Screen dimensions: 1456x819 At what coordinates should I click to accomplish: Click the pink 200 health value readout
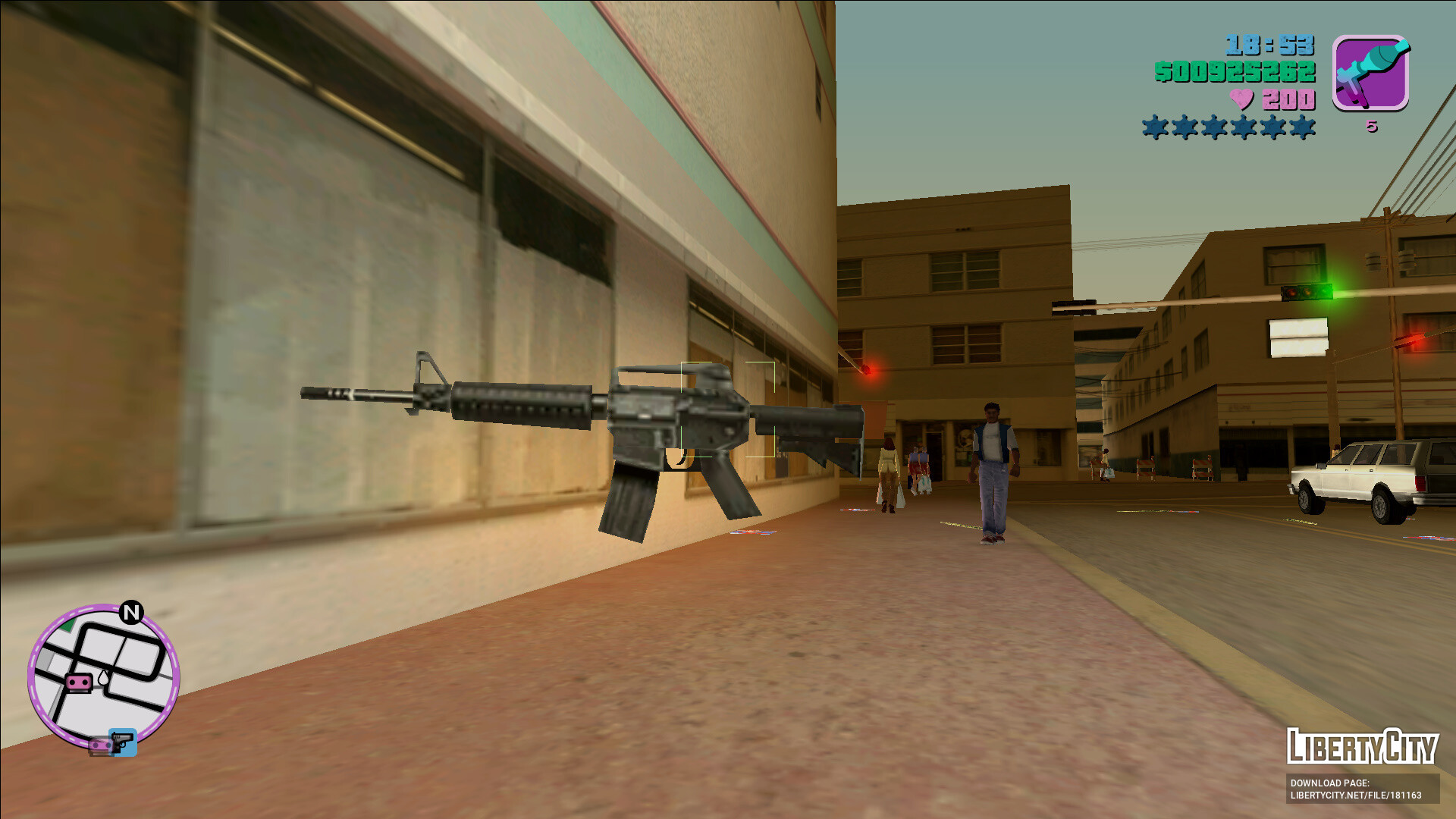point(1289,99)
